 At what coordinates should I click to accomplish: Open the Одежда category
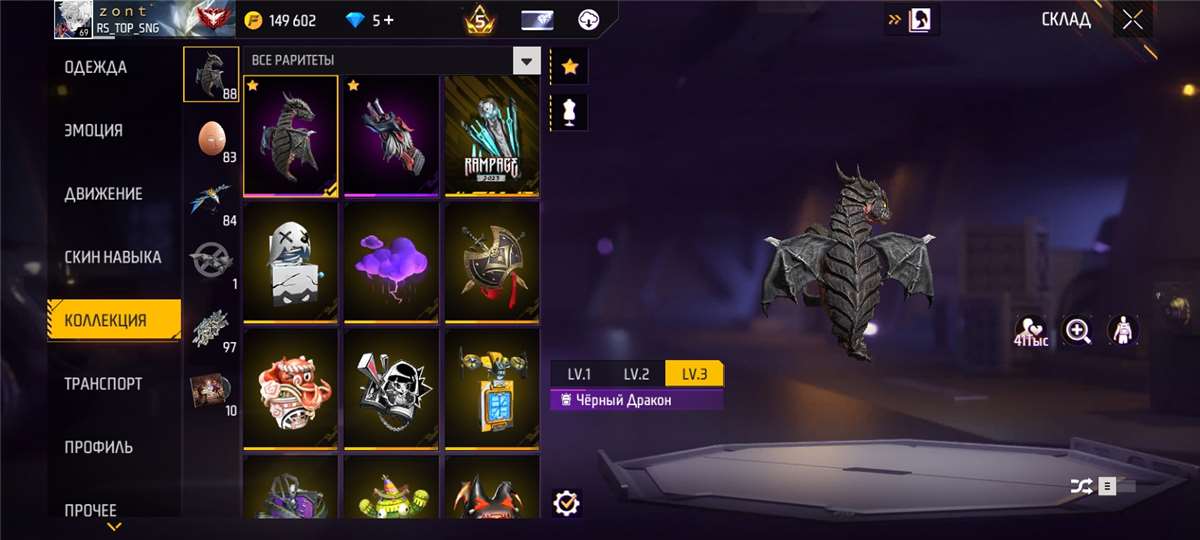point(96,68)
